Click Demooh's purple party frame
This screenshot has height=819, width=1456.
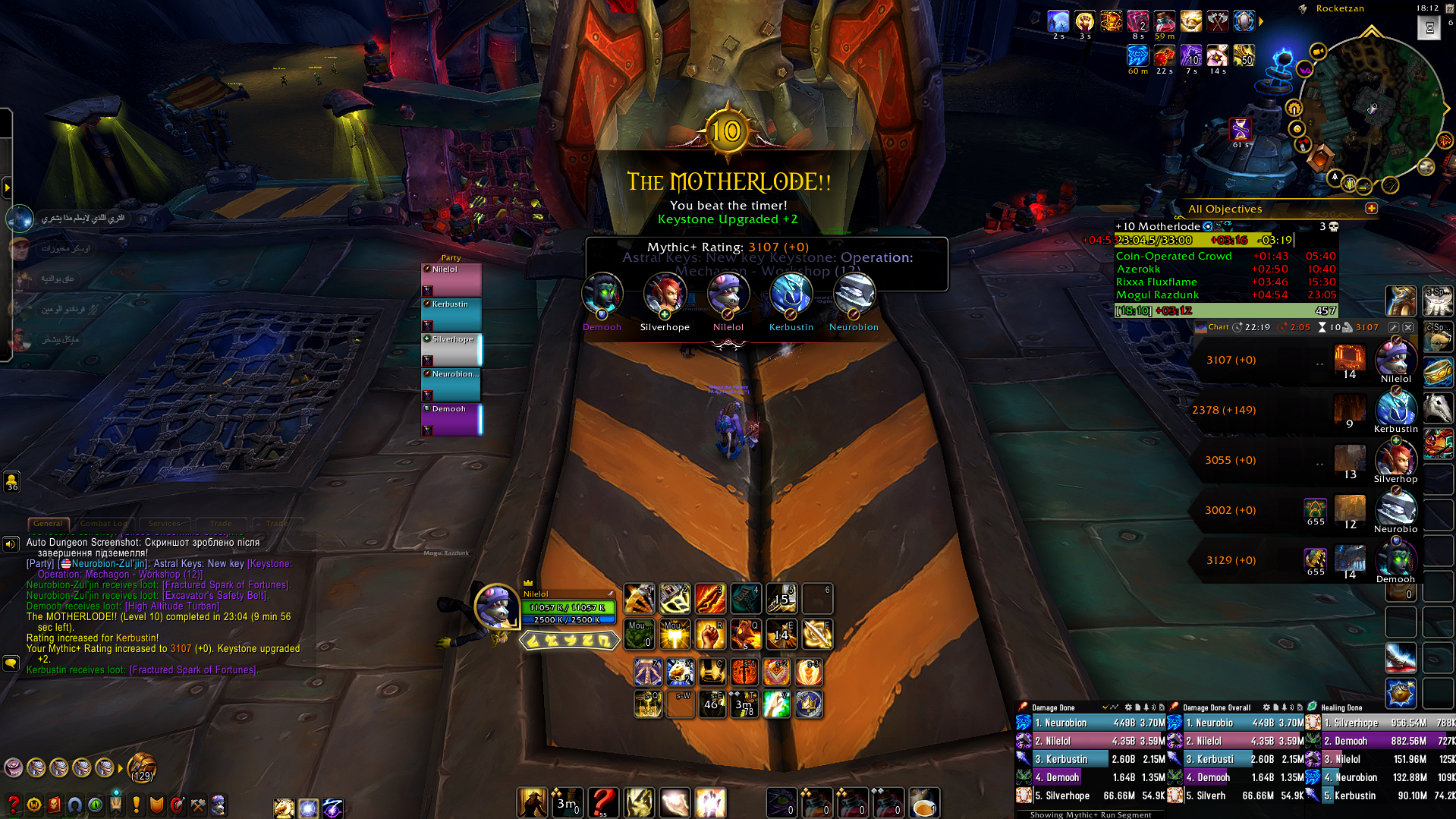tap(451, 419)
